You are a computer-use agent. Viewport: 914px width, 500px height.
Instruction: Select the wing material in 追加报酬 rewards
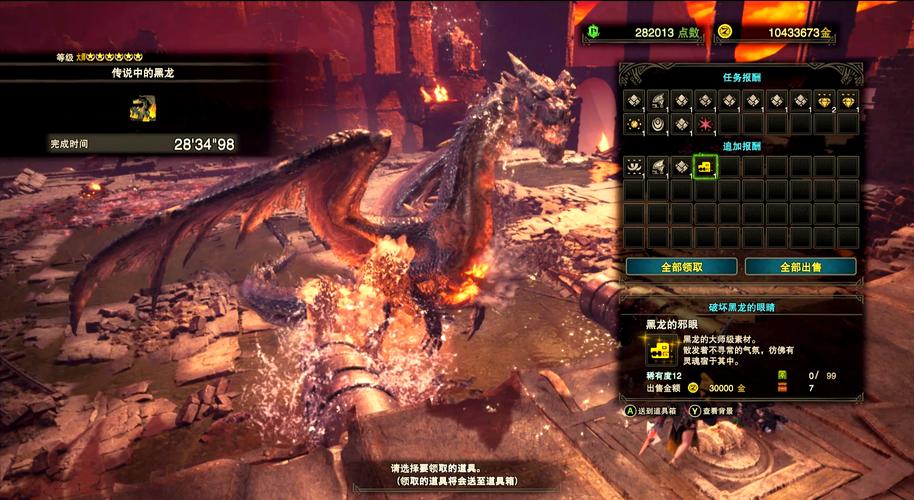657,166
